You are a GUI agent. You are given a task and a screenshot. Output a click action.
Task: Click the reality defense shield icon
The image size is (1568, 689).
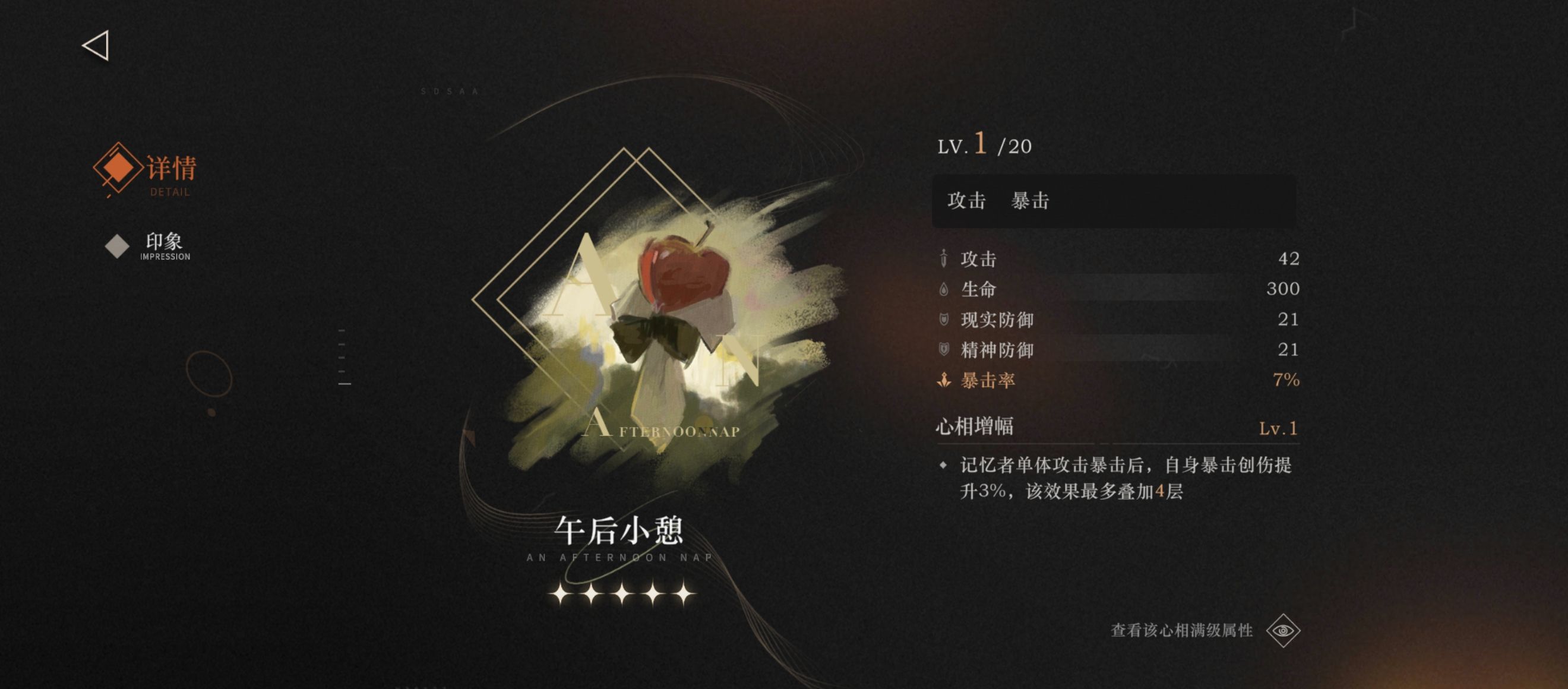[943, 320]
